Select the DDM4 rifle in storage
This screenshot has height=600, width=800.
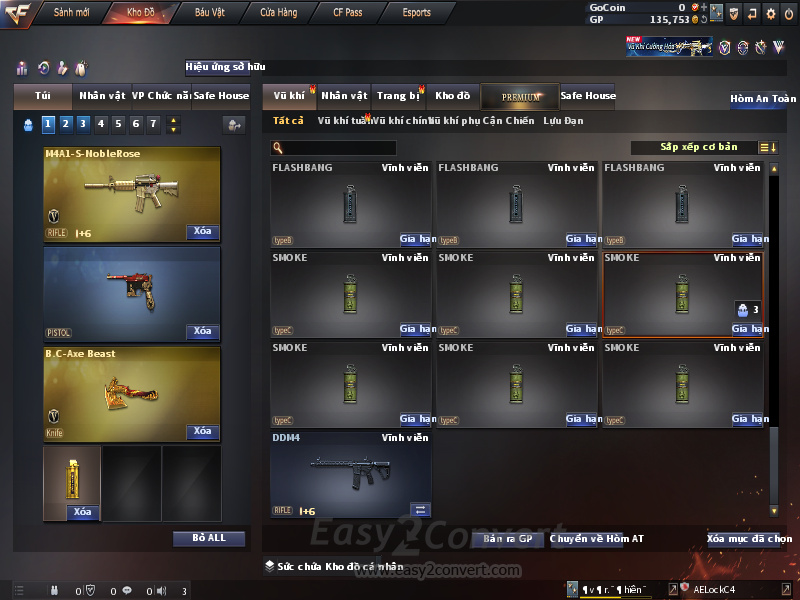click(350, 473)
